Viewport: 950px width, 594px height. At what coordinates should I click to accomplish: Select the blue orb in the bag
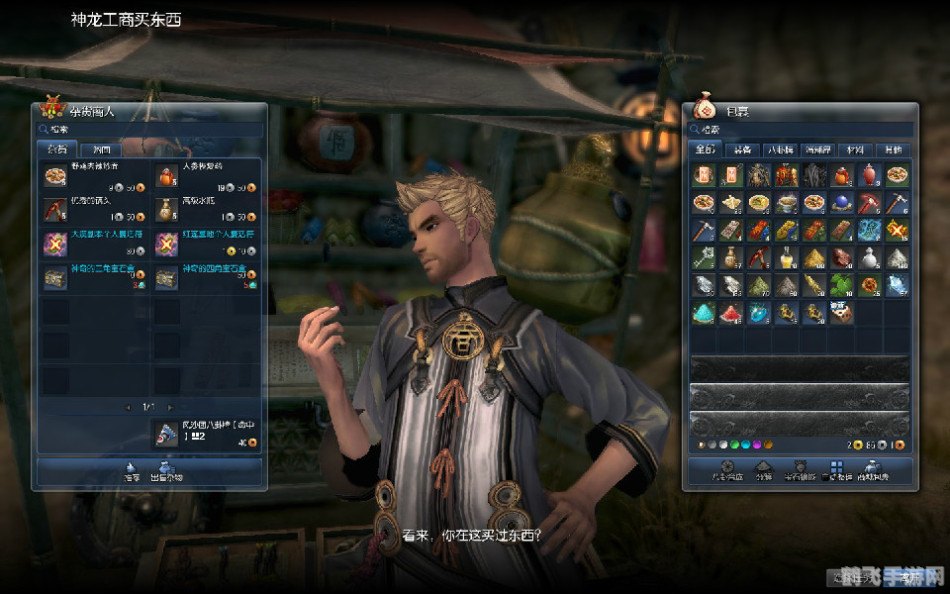pyautogui.click(x=843, y=203)
